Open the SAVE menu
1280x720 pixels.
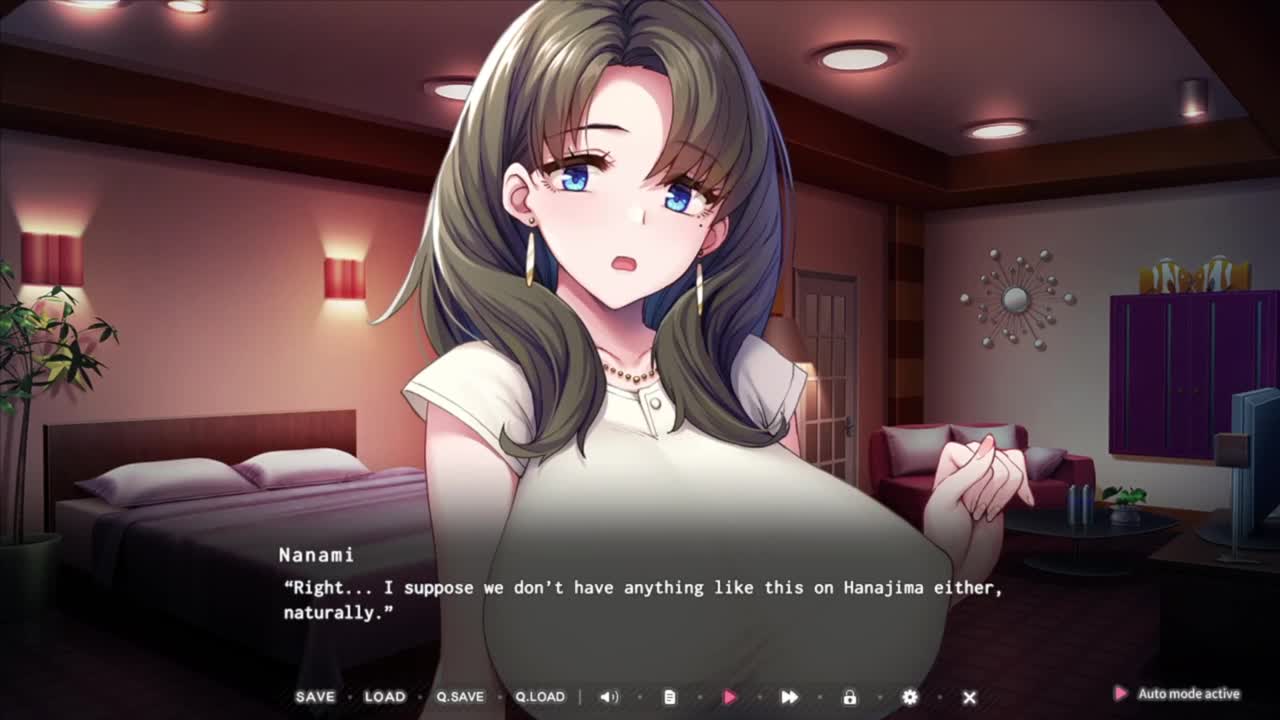tap(315, 697)
